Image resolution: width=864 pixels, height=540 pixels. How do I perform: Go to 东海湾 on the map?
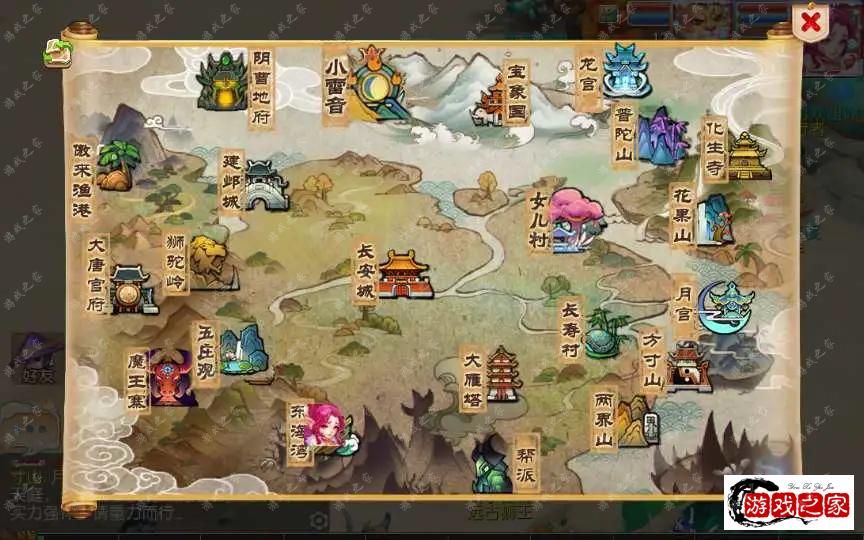(x=328, y=428)
